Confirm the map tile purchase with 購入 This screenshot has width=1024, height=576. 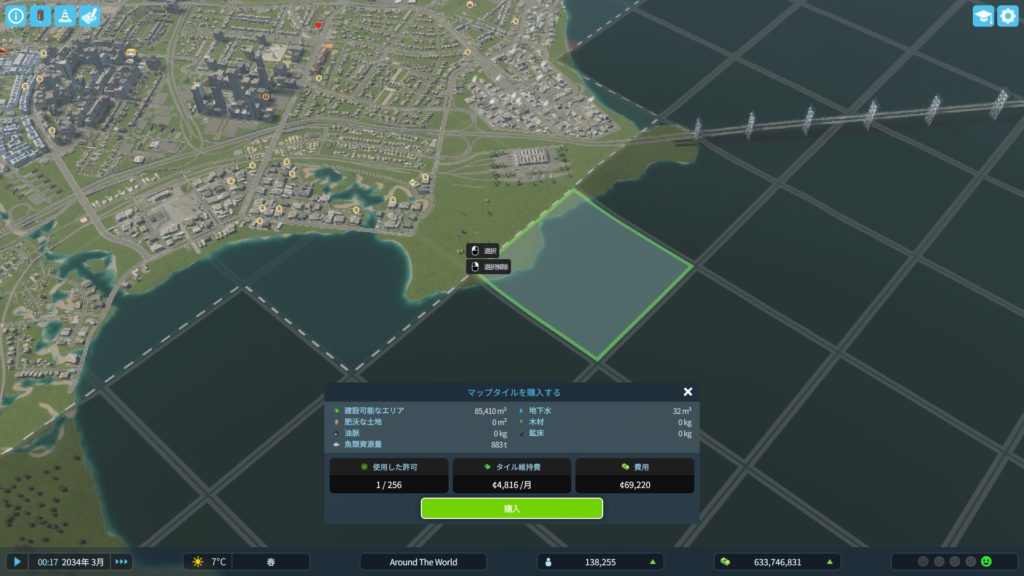point(511,508)
